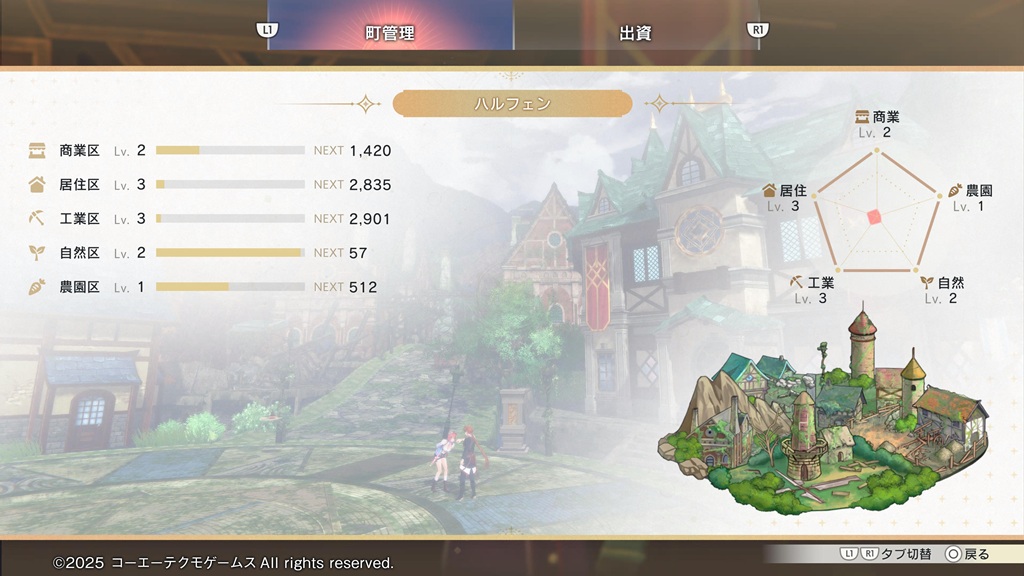Screen dimensions: 1024x576
Task: Open the 出資 tab
Action: click(636, 33)
